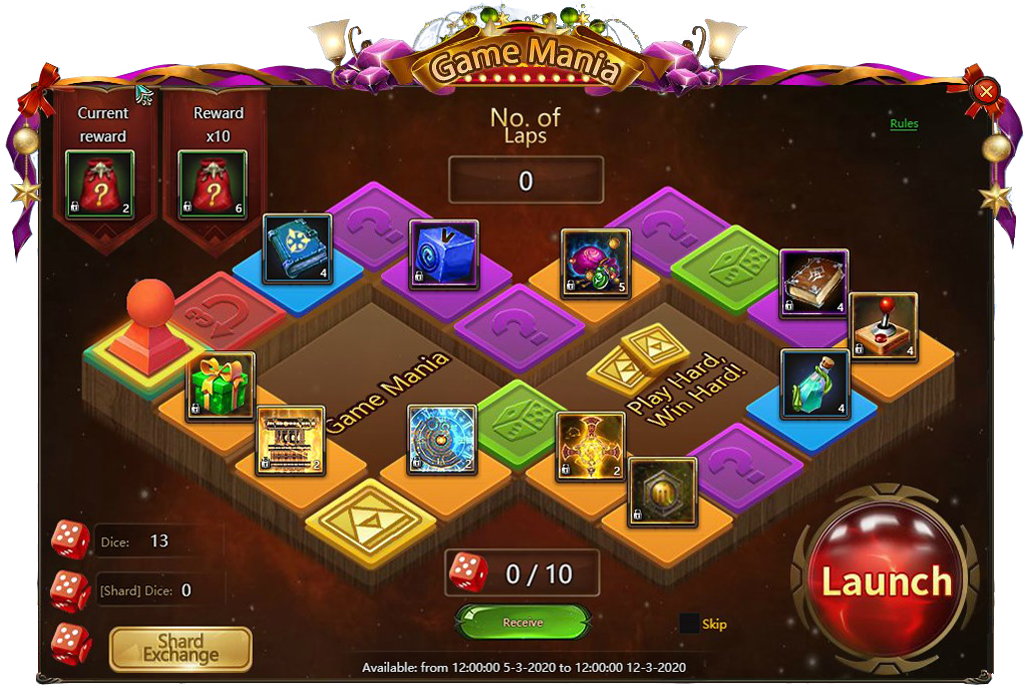Viewport: 1027px width, 693px height.
Task: Inspect the golden scroll plaque reward
Action: (x=290, y=440)
